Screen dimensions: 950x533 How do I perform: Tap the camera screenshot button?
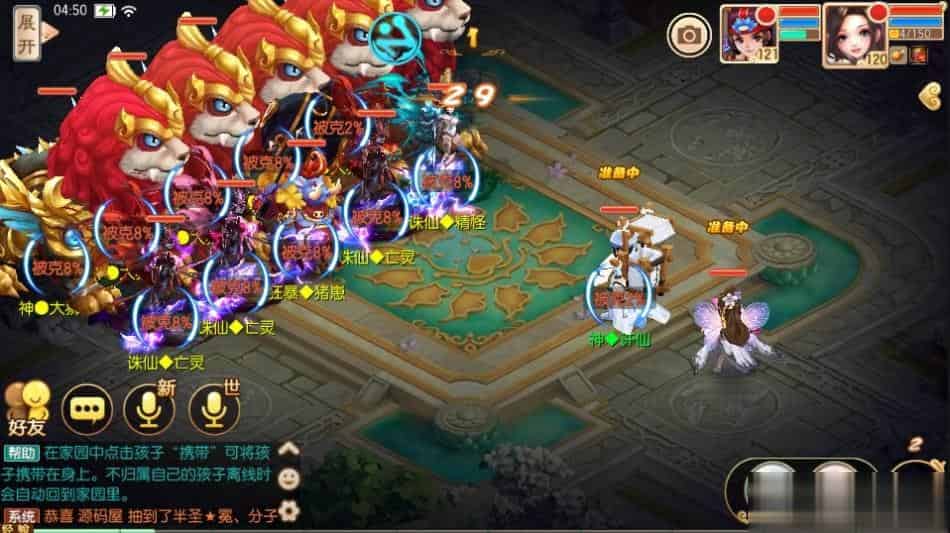[689, 36]
